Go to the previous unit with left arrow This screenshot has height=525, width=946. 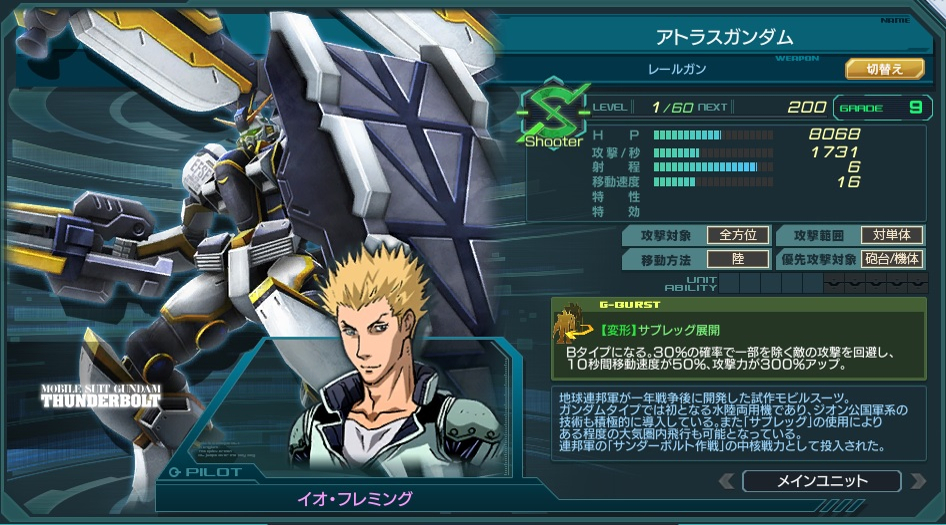[x=726, y=482]
